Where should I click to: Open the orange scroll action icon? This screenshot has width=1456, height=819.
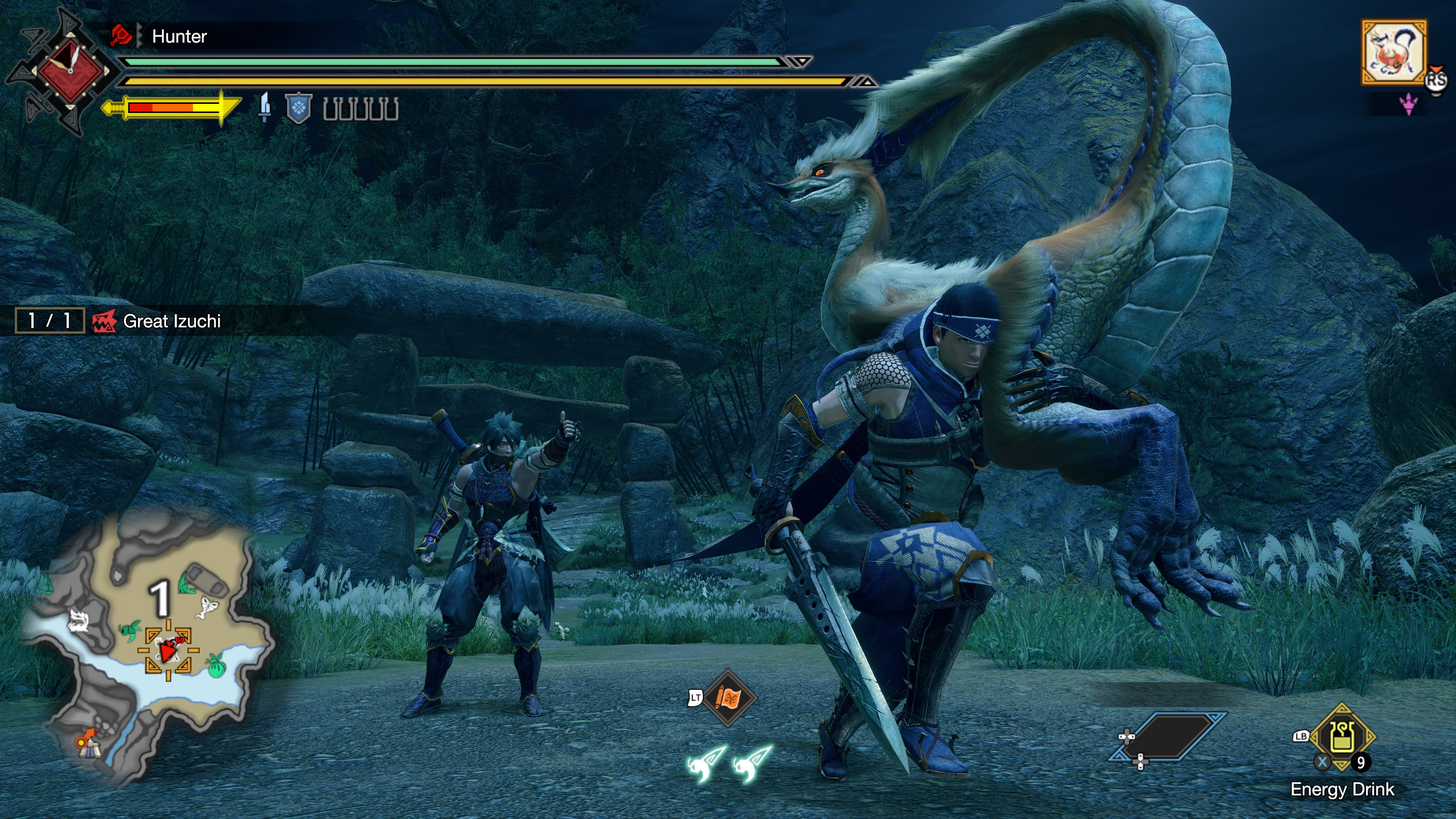pos(728,698)
